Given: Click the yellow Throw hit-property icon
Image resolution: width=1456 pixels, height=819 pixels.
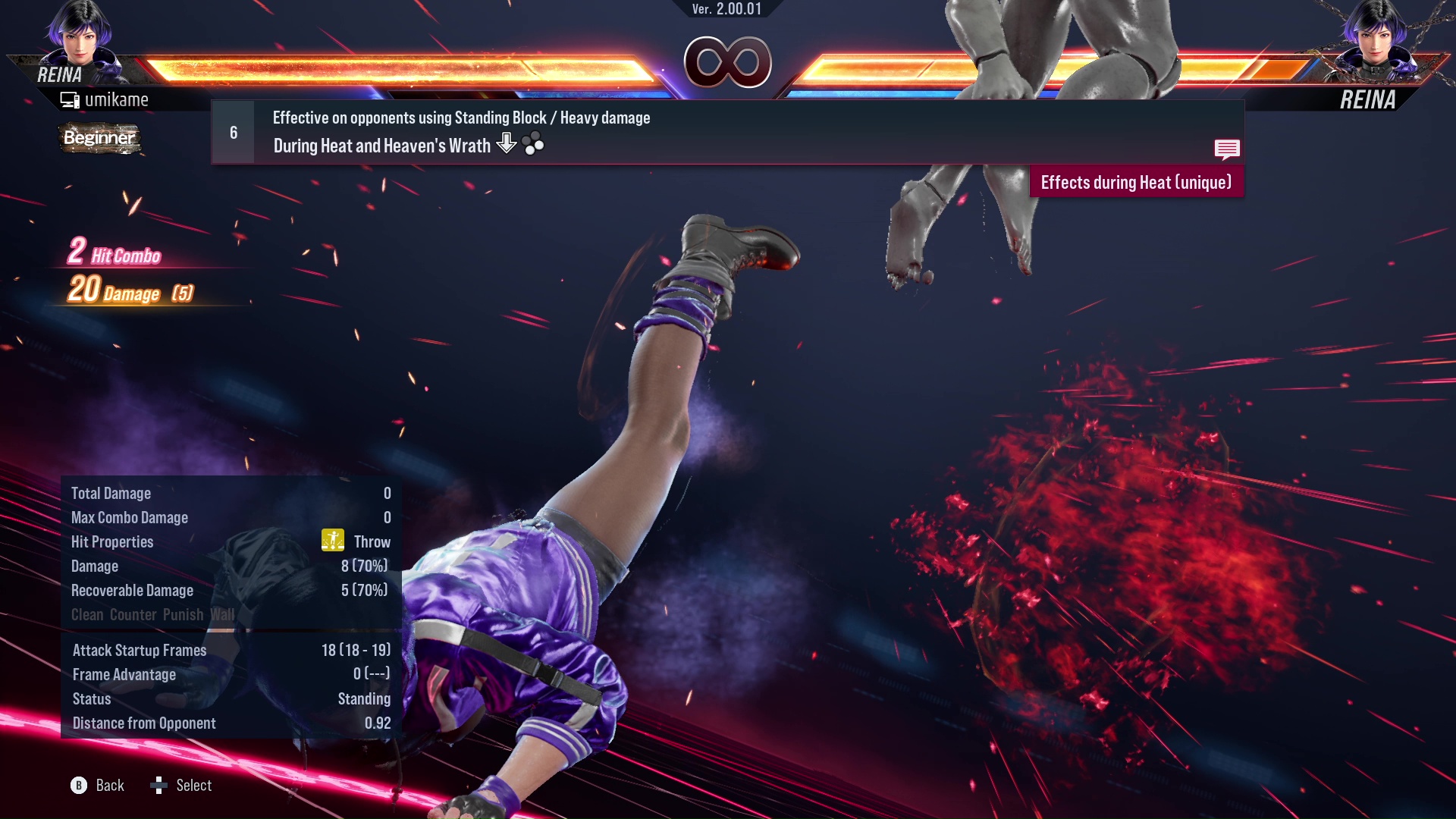Looking at the screenshot, I should [331, 541].
